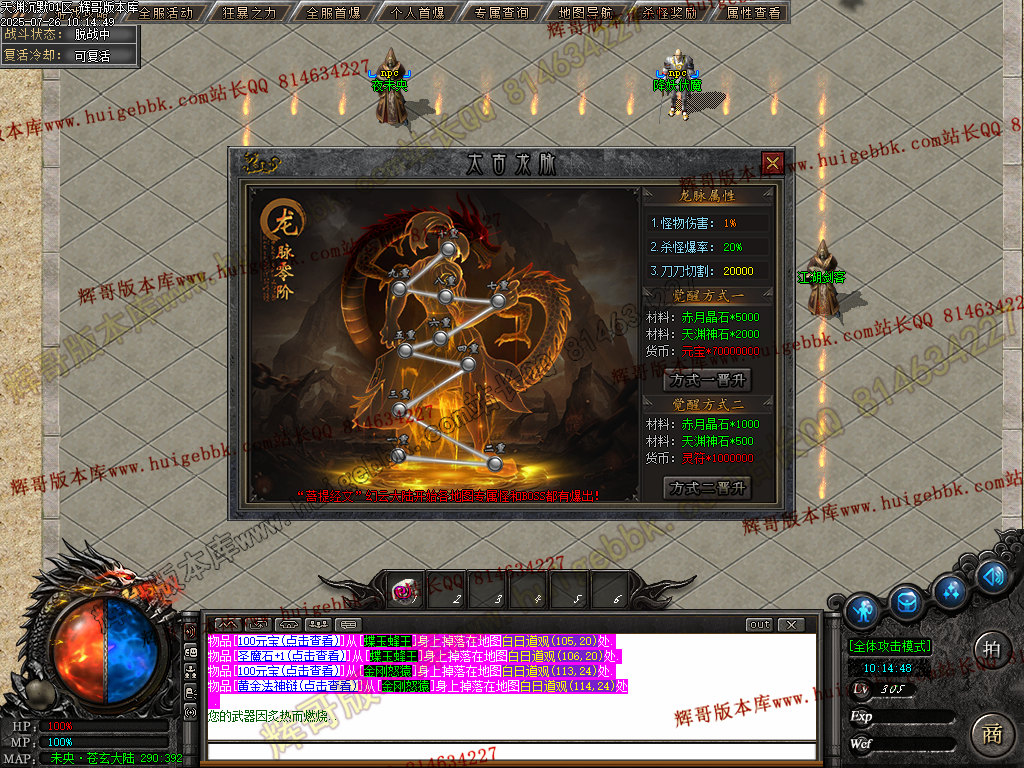Open the 杀怪奖励 kill rewards menu
Screen dimensions: 1024x768
click(x=670, y=13)
